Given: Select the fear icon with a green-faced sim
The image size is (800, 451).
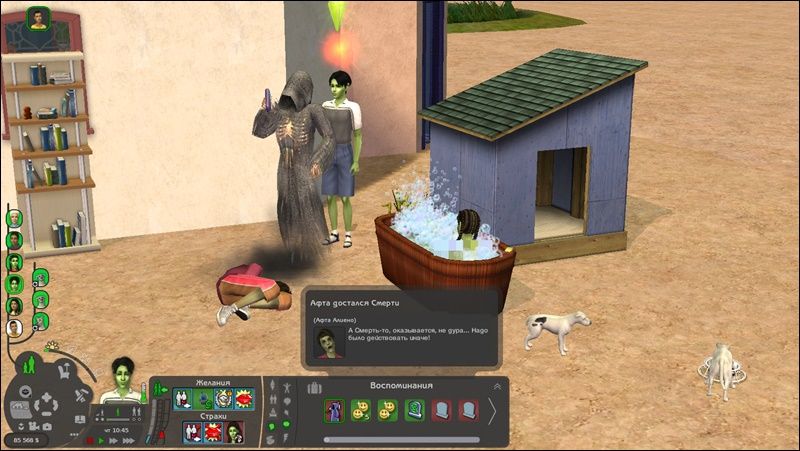Looking at the screenshot, I should [x=233, y=431].
